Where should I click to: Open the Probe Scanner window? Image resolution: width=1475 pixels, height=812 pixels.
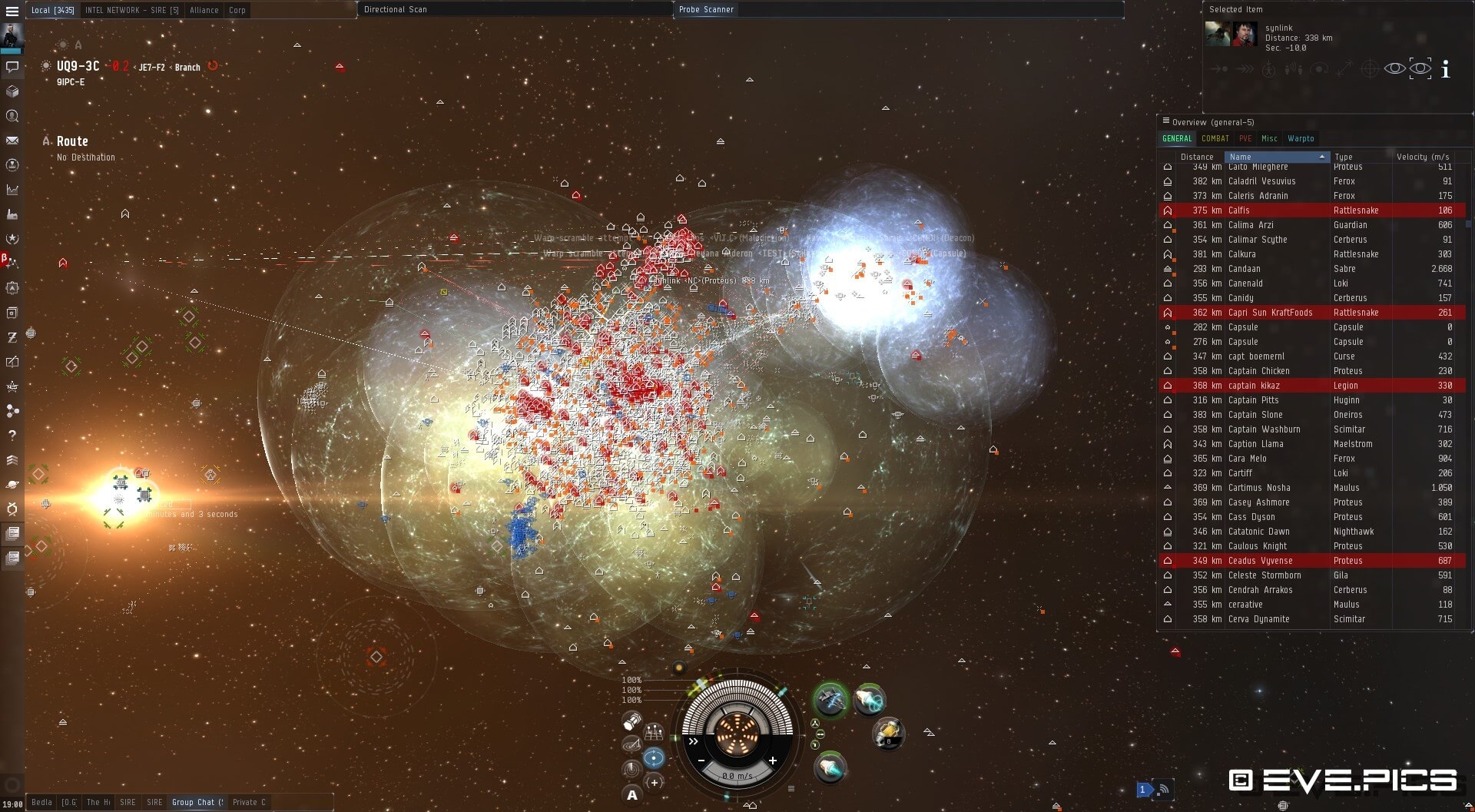(x=706, y=9)
